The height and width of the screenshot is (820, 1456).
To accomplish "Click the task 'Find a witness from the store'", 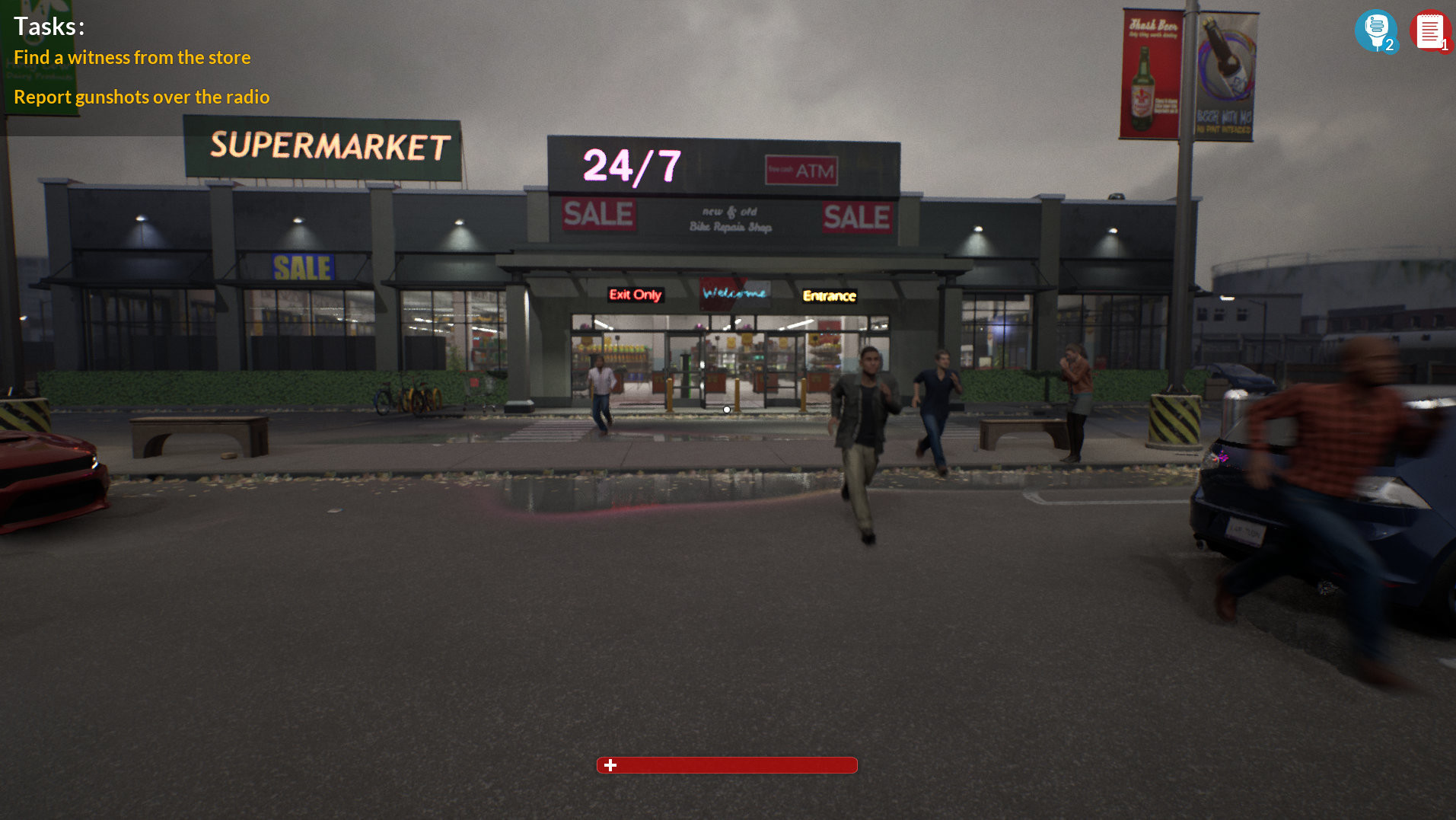I will 132,57.
